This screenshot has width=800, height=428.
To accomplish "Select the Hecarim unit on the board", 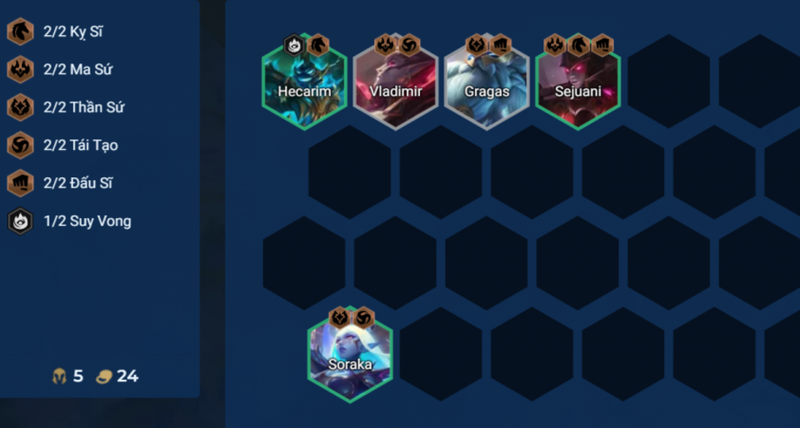I will (305, 82).
